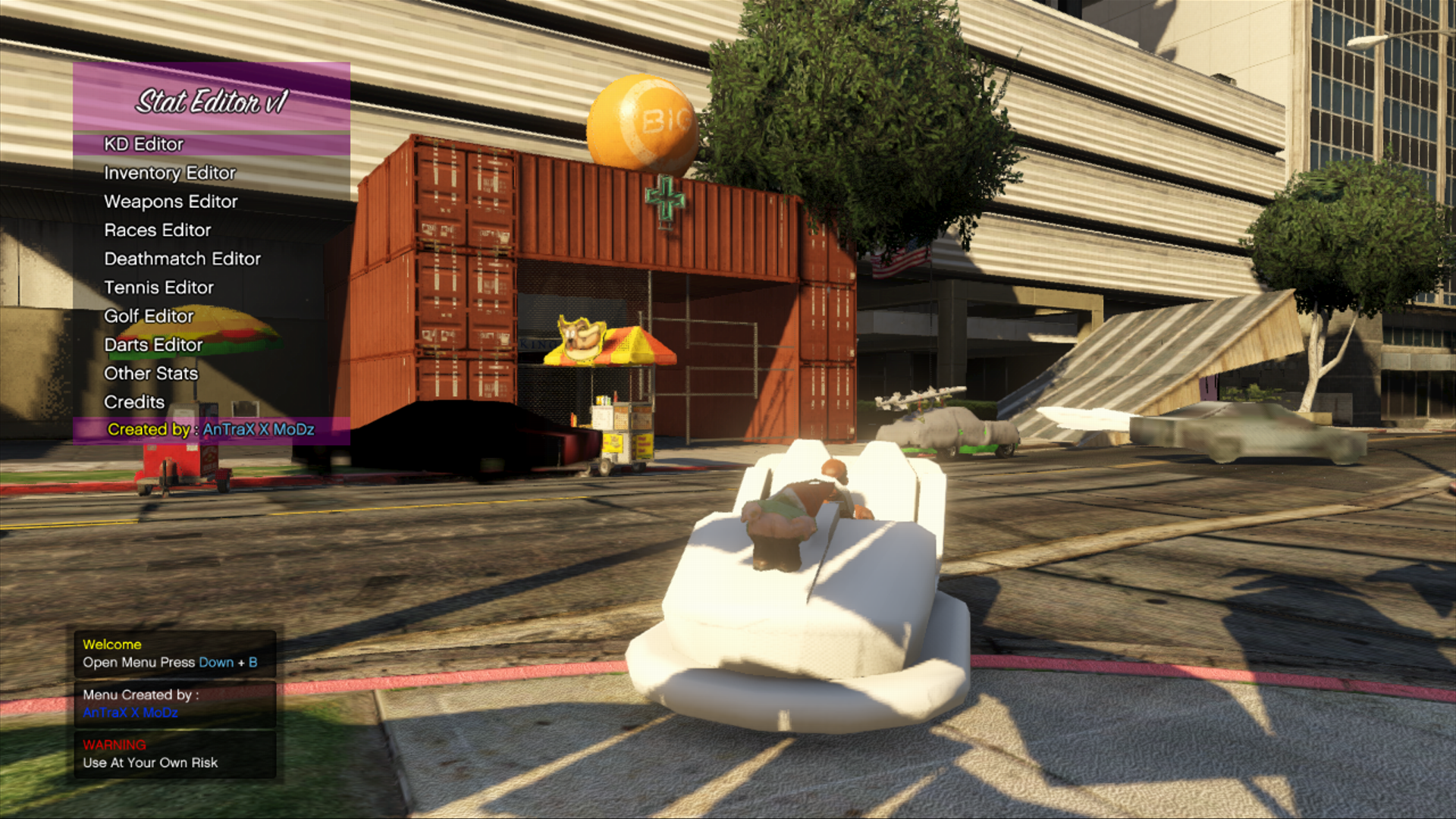Select Inventory Editor in the menu

[x=170, y=173]
